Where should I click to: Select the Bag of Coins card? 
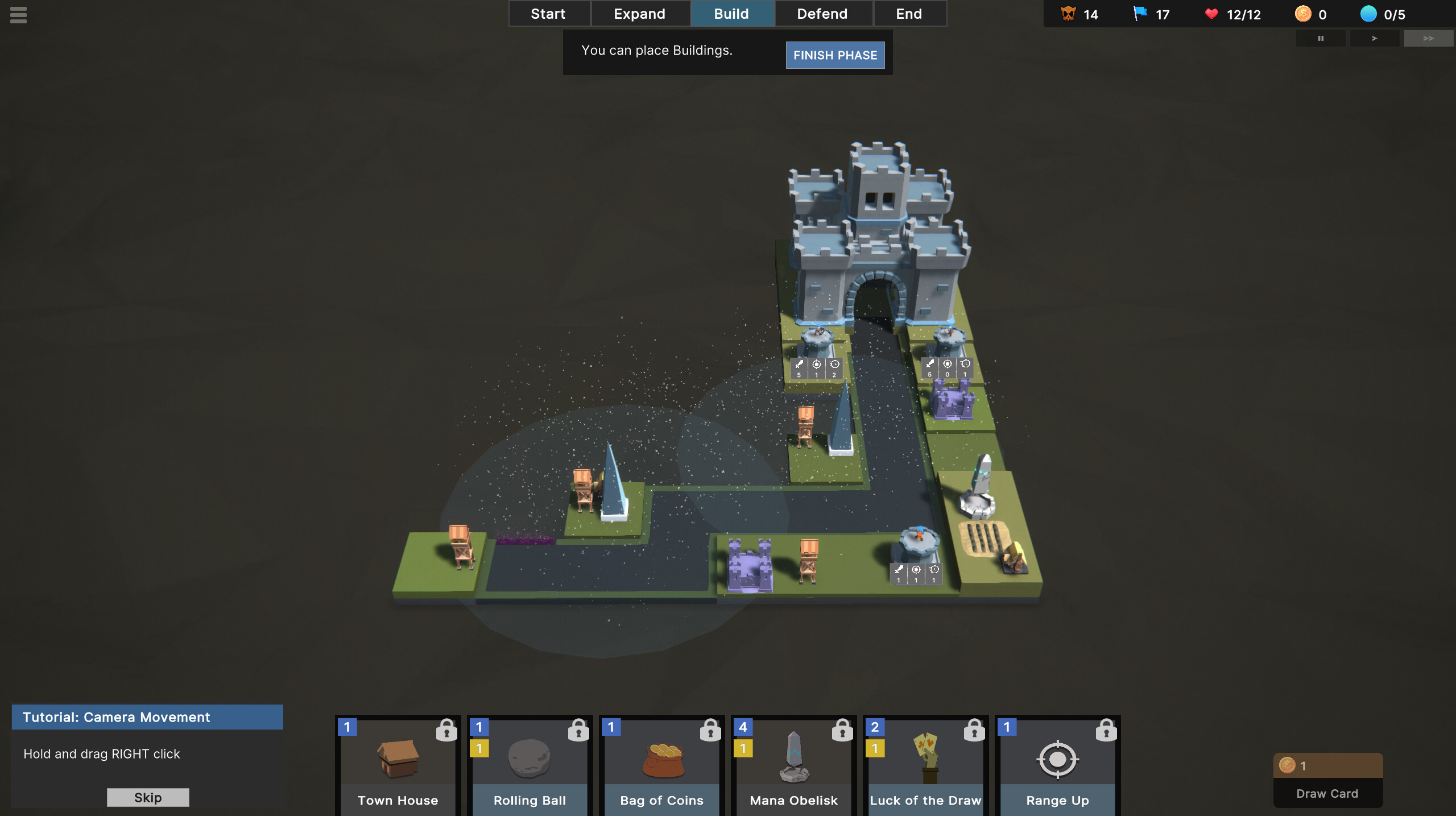tap(661, 768)
